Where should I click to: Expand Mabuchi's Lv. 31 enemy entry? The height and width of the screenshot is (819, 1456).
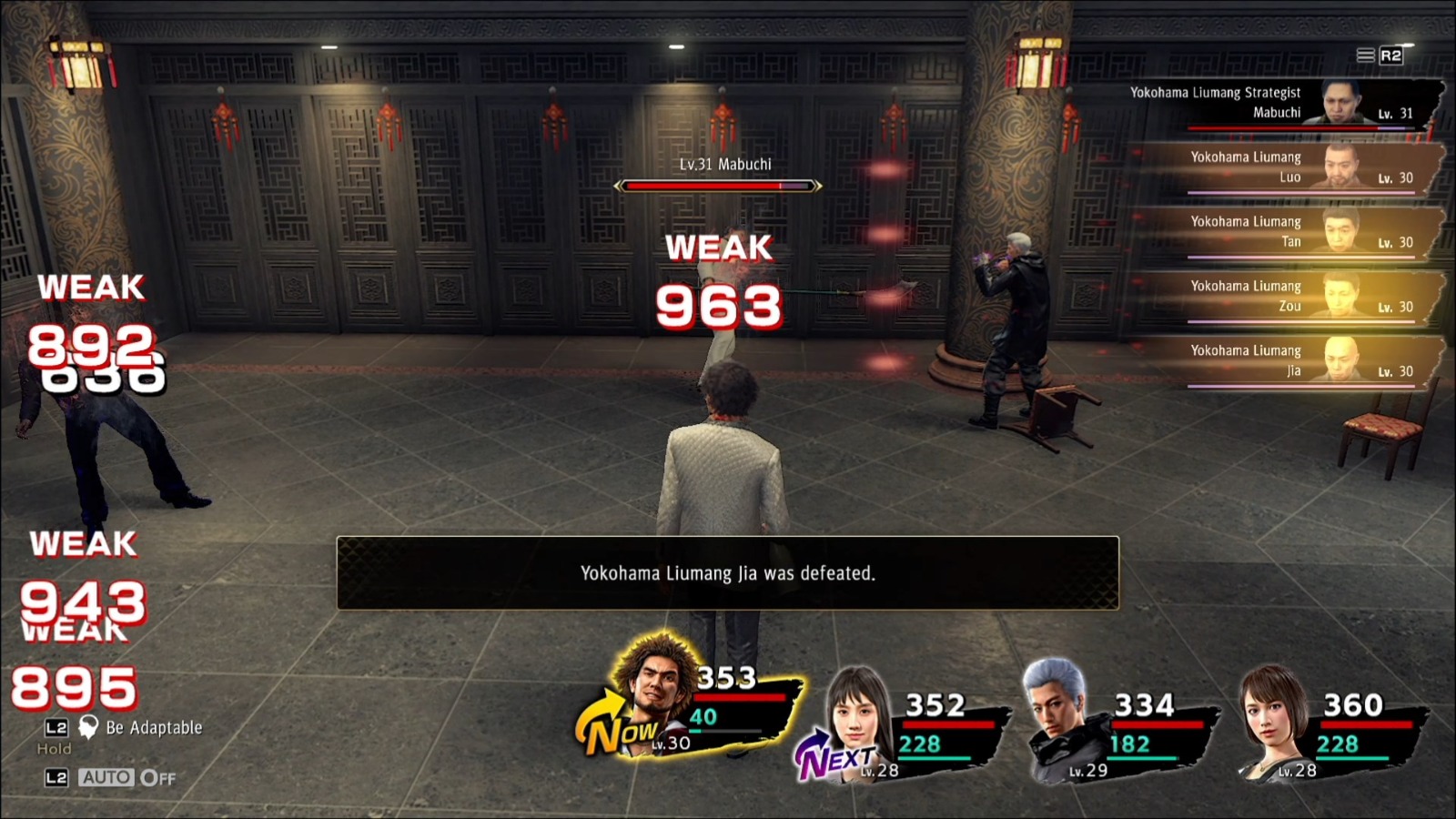pos(1247,109)
